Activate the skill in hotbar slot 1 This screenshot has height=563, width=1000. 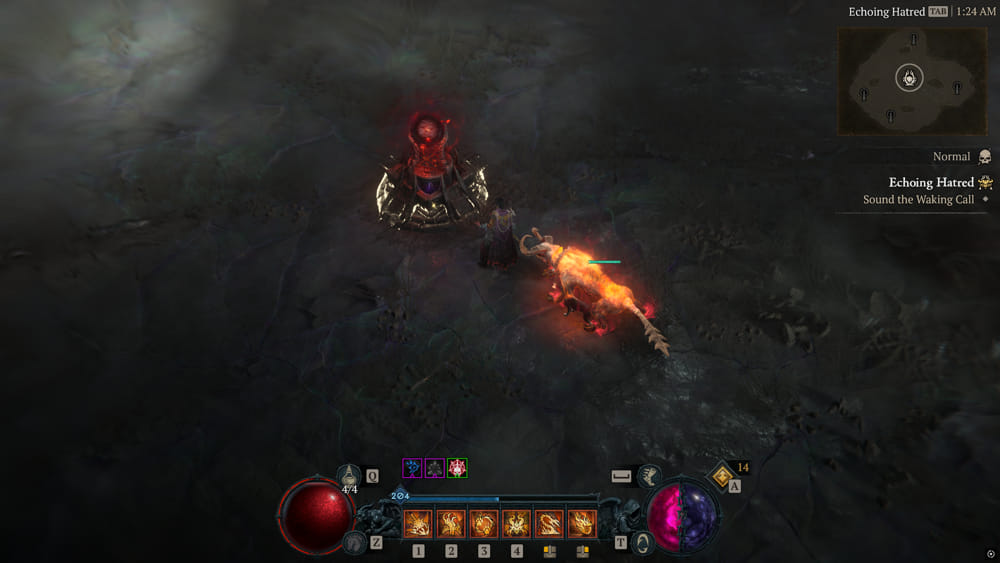click(x=418, y=524)
